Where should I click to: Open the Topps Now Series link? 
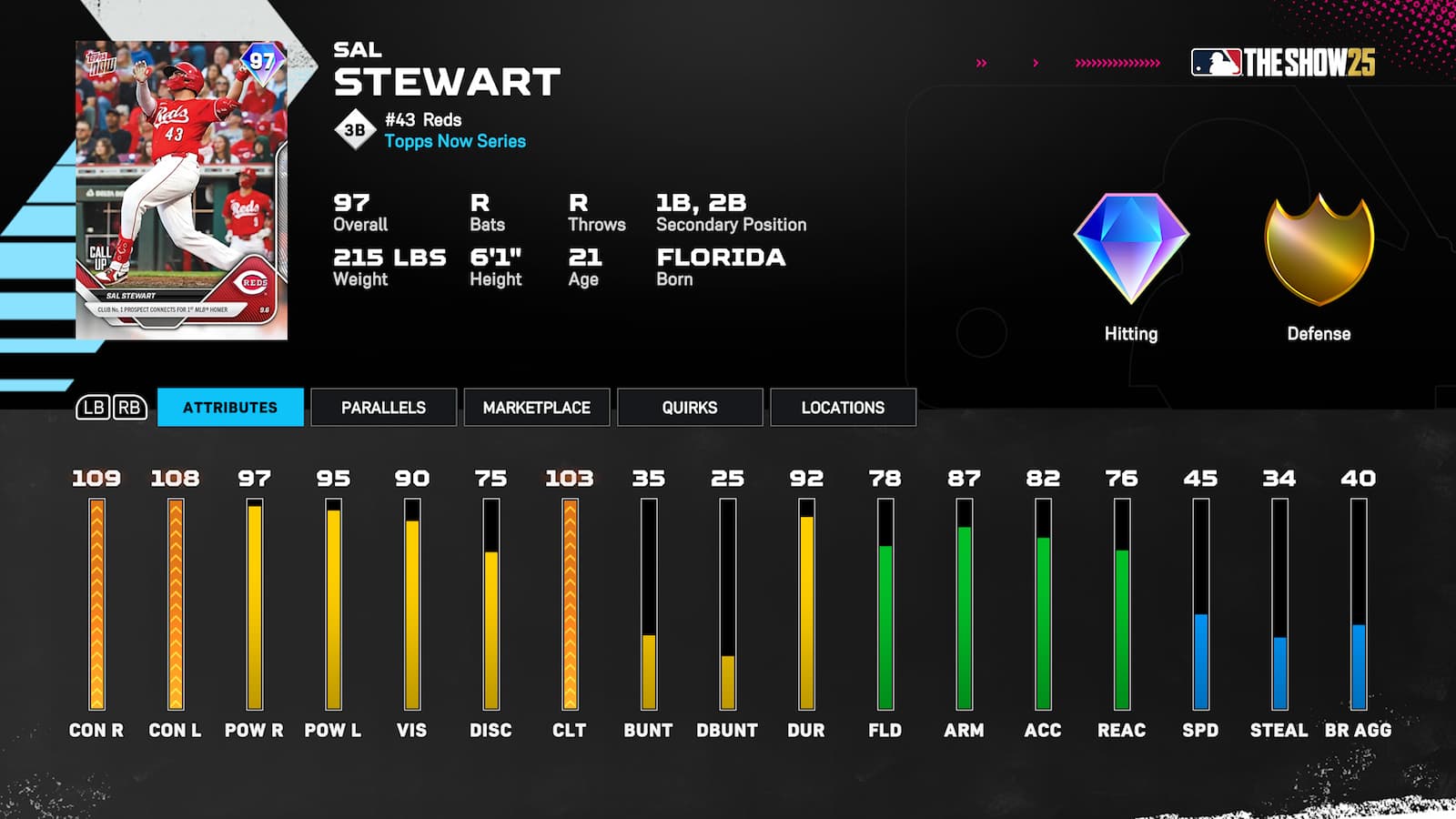[454, 141]
